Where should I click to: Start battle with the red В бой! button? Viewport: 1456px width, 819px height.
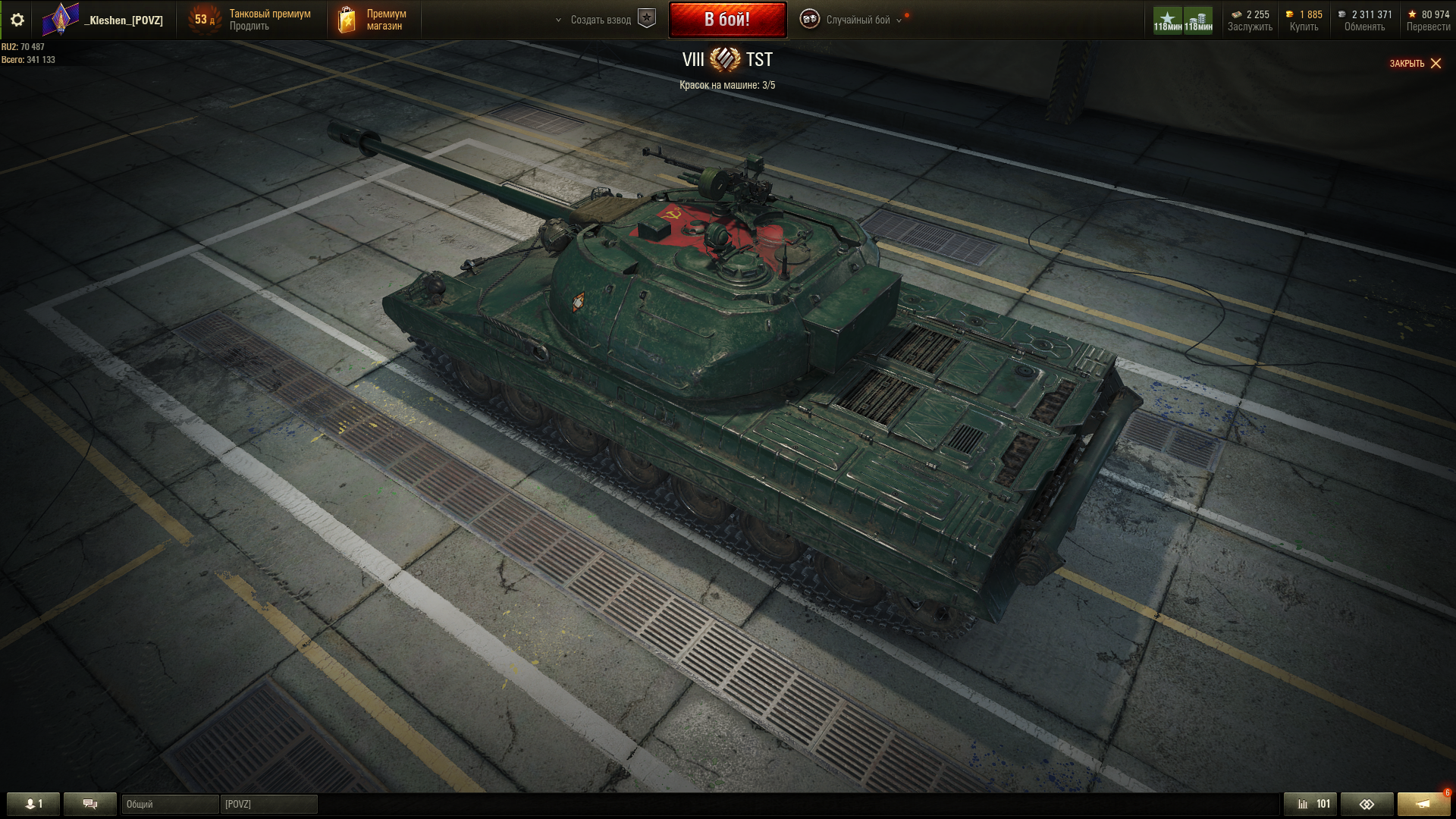click(727, 20)
